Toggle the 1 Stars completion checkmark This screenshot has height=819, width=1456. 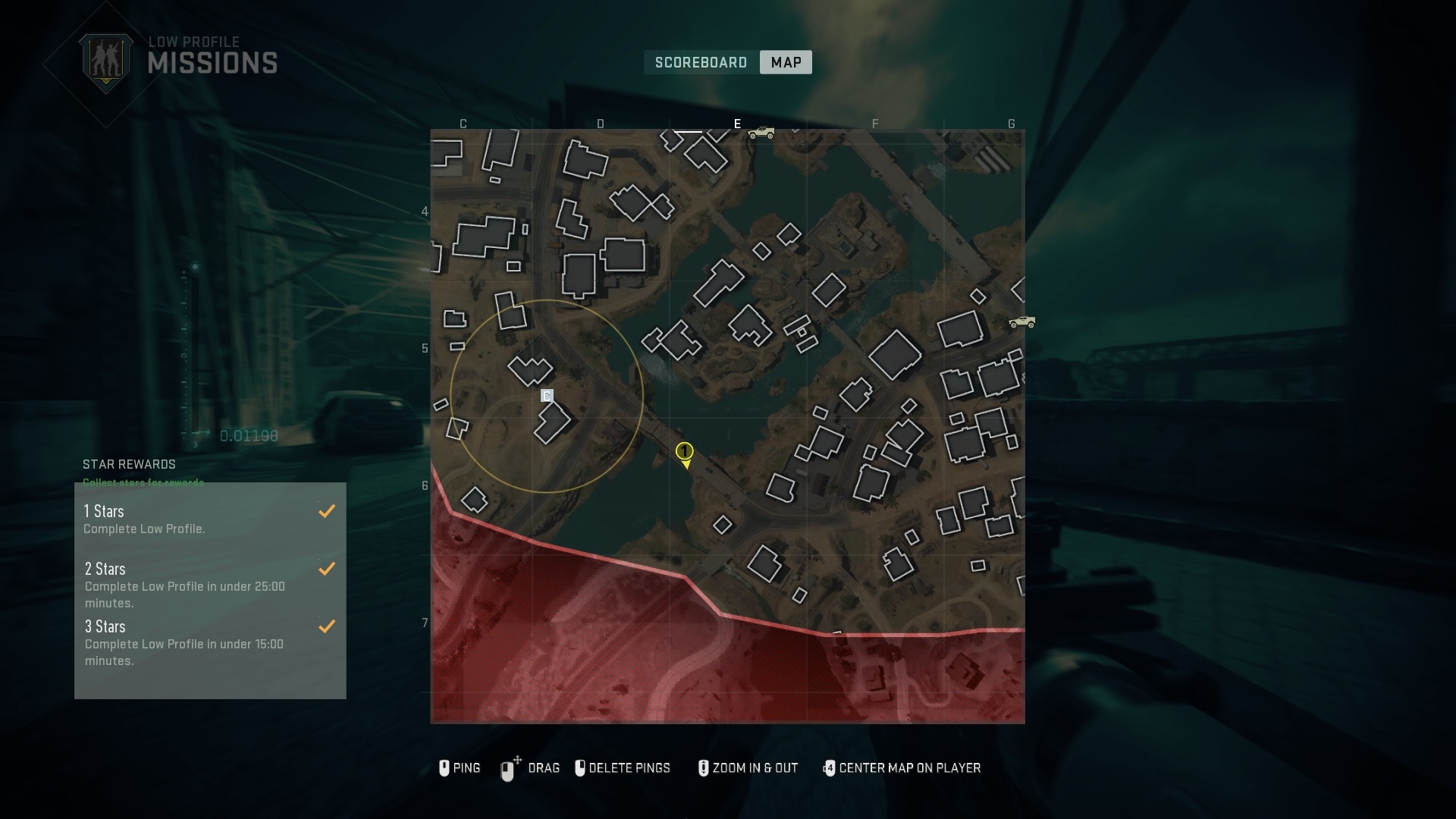[327, 511]
